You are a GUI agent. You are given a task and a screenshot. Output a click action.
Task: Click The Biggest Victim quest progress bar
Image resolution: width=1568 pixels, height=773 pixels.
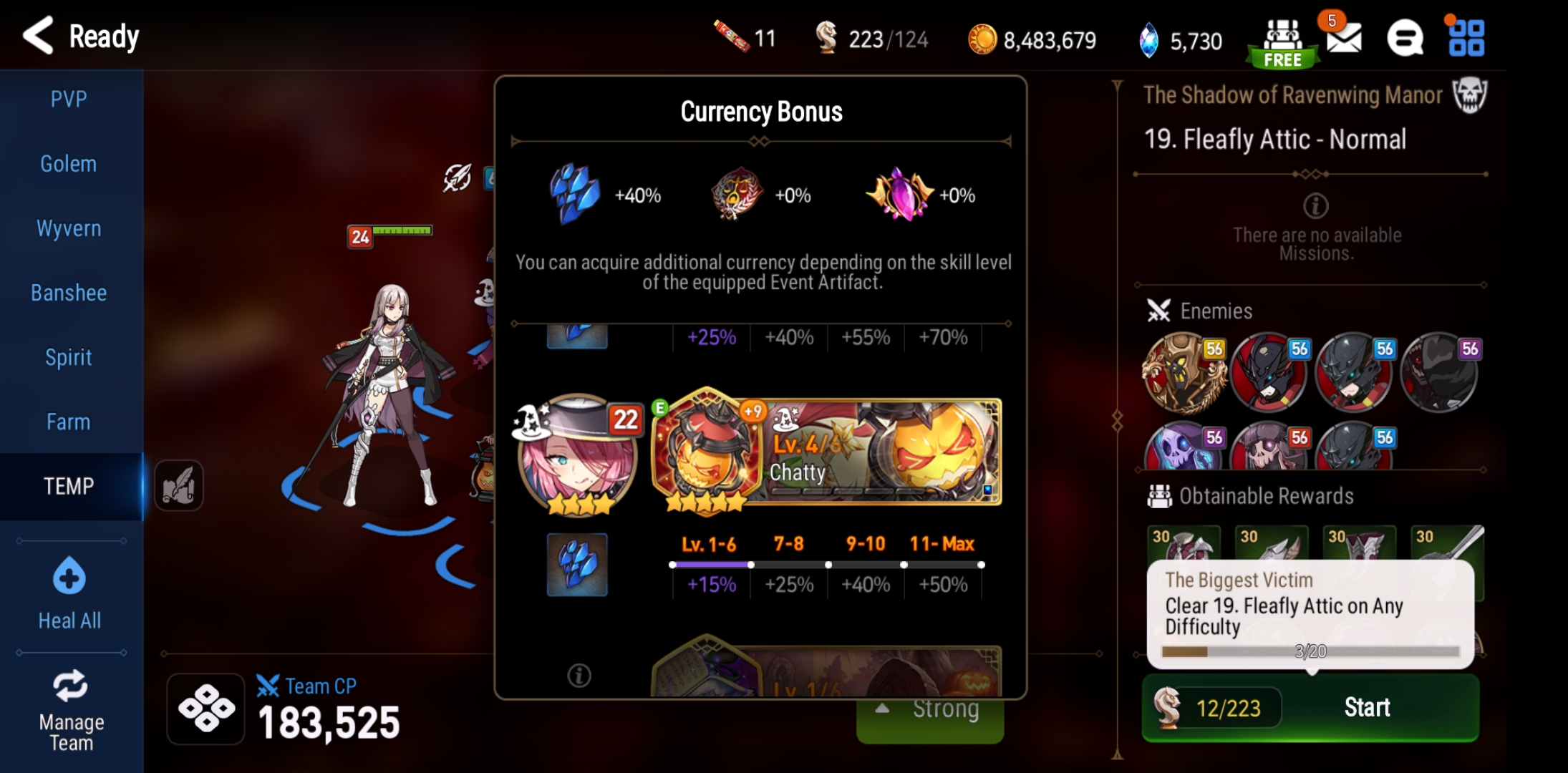tap(1310, 651)
